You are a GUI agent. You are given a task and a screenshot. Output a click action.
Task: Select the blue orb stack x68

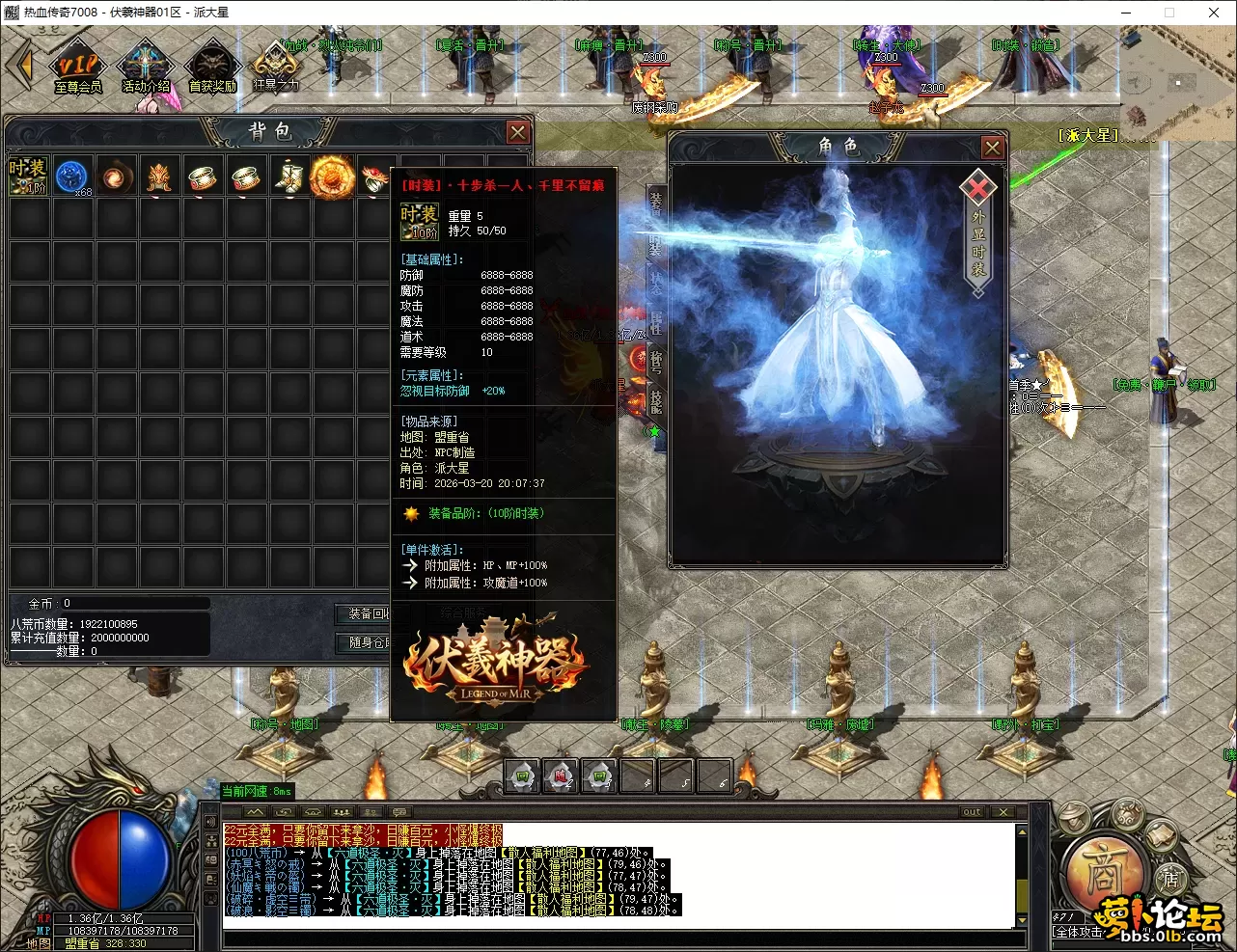click(72, 177)
